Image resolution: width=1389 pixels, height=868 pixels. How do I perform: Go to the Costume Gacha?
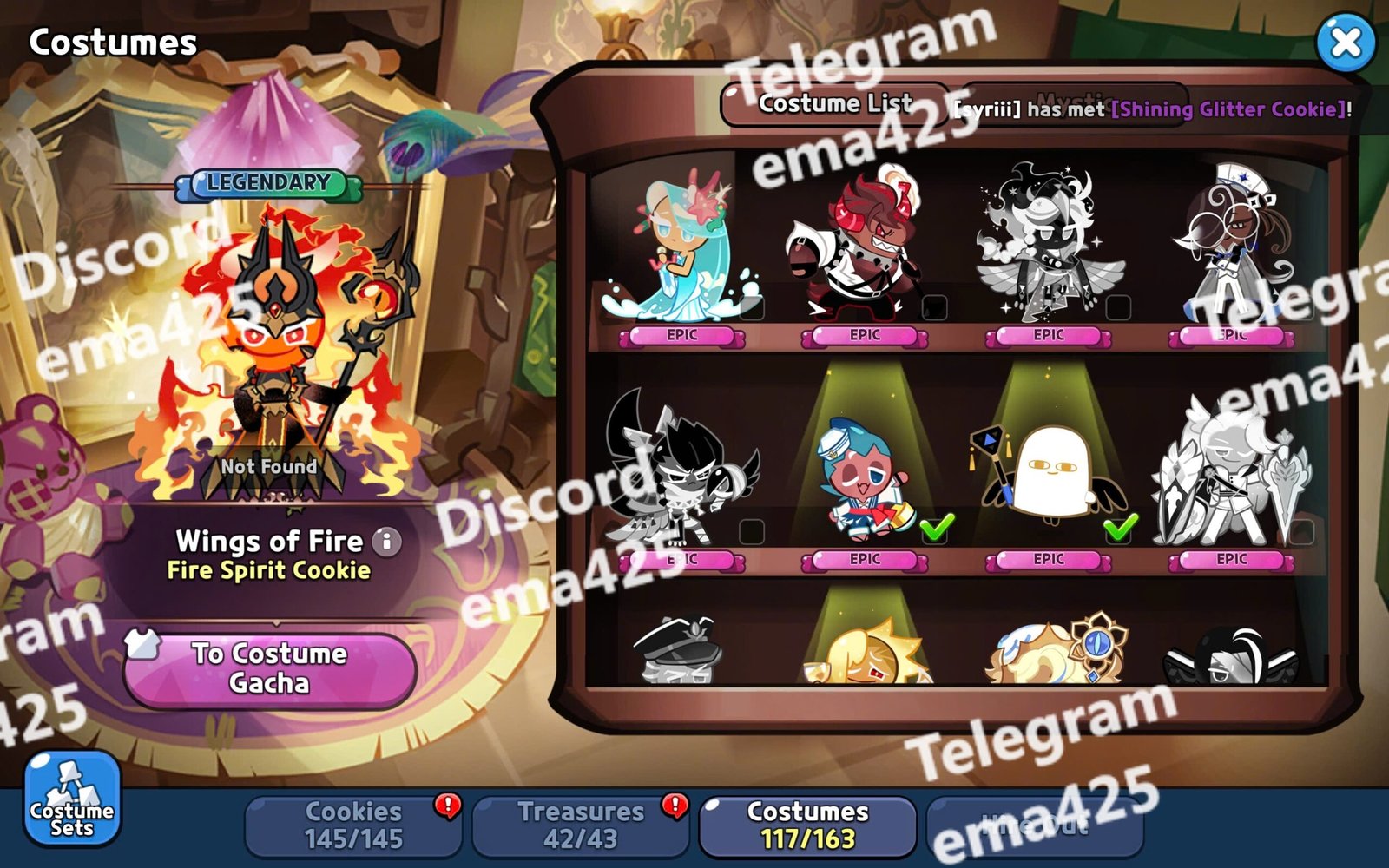(x=269, y=668)
